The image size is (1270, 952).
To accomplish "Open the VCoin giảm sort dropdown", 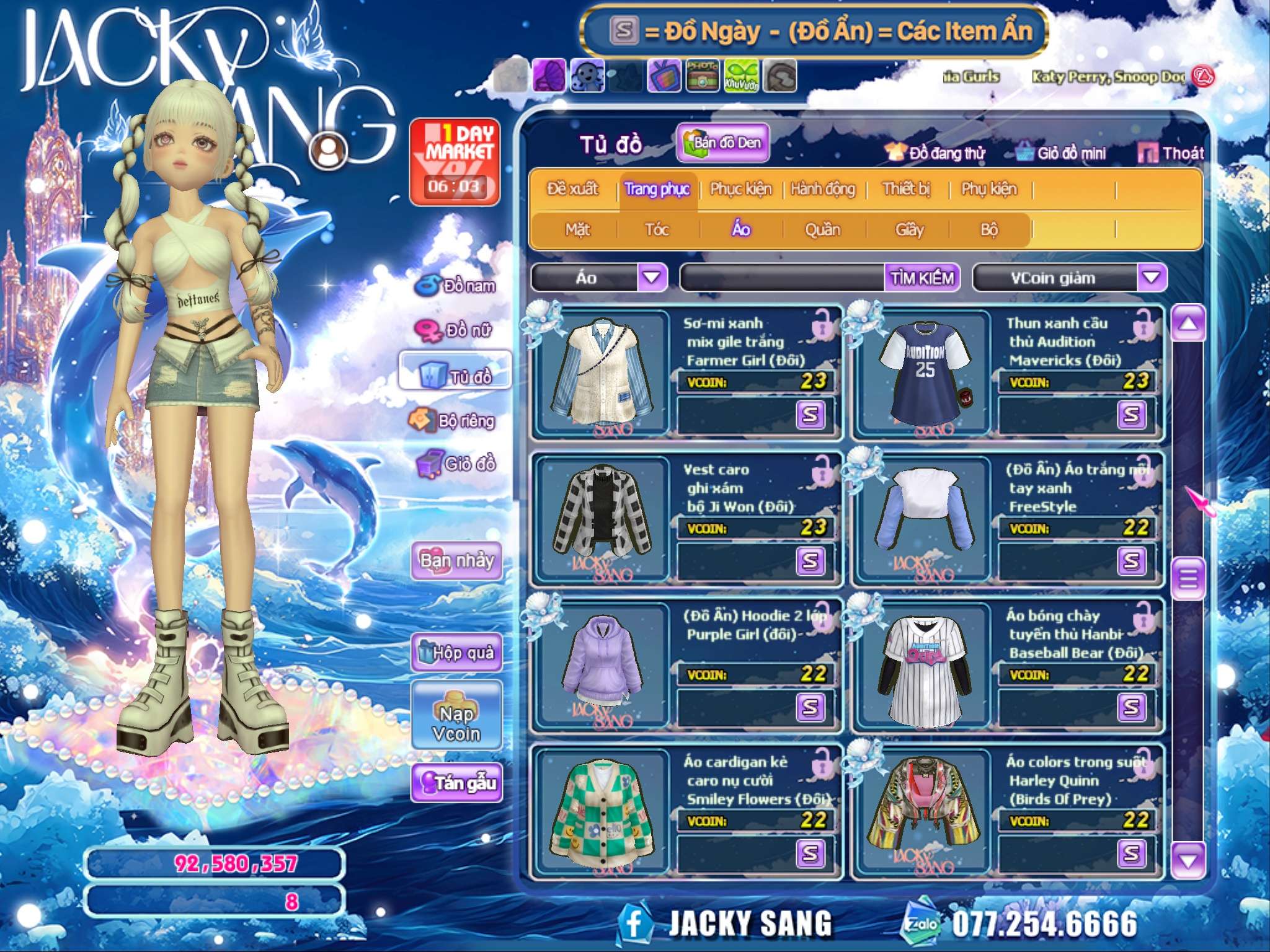I will [x=1151, y=278].
